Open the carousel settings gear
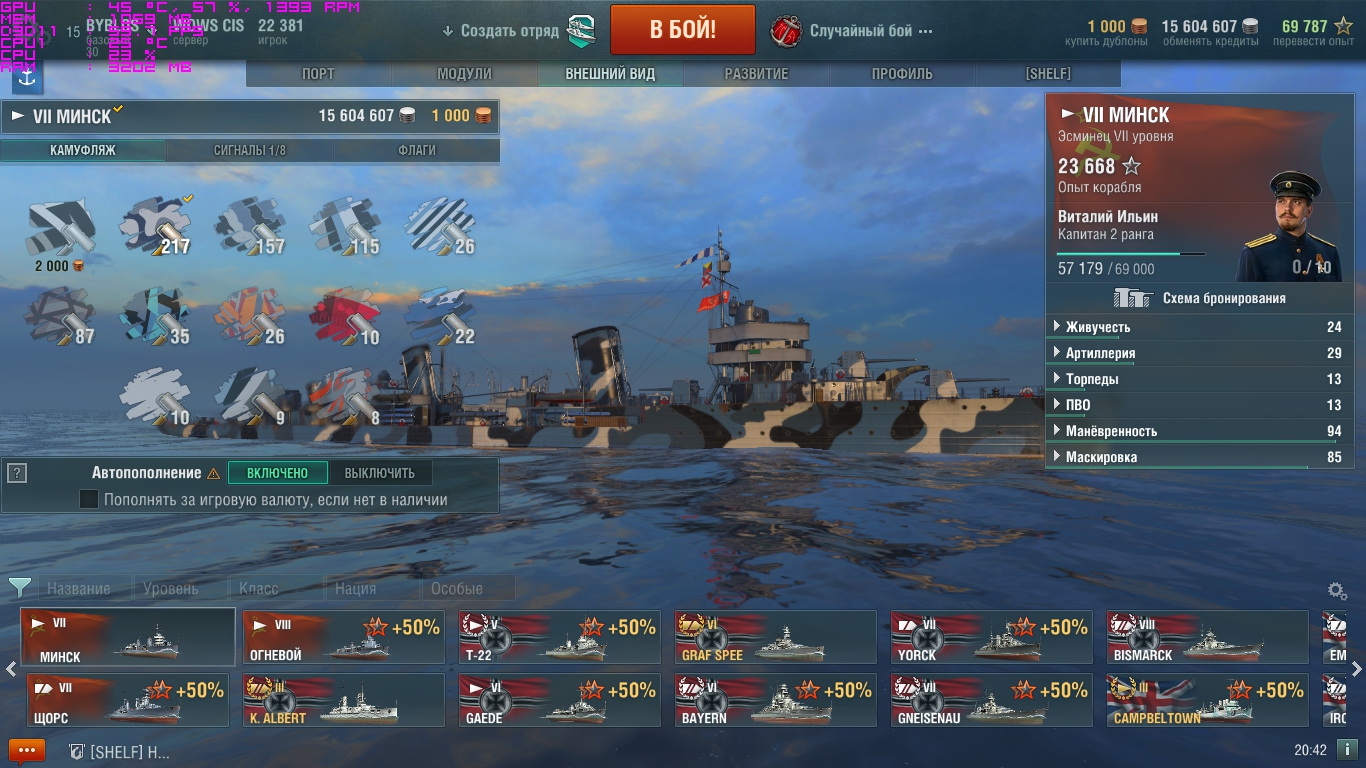1366x768 pixels. [1336, 591]
